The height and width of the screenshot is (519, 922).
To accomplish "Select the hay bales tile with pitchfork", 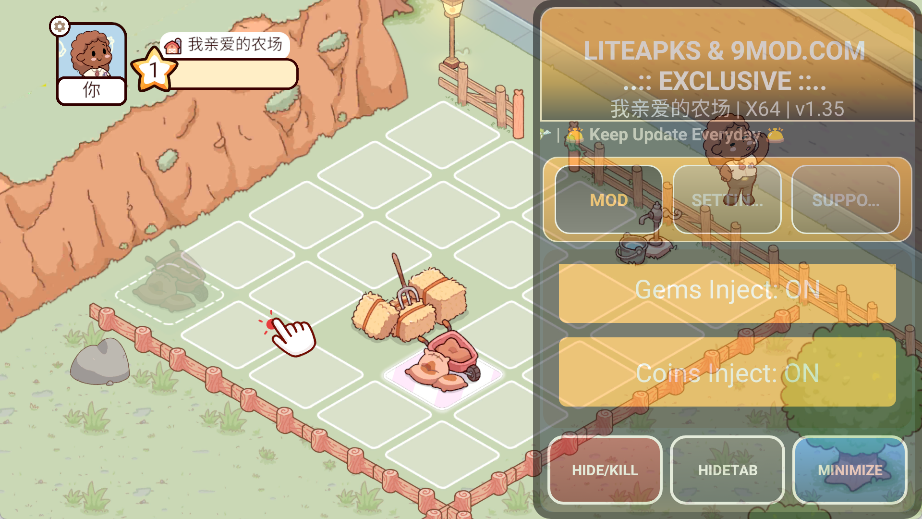I will (398, 304).
